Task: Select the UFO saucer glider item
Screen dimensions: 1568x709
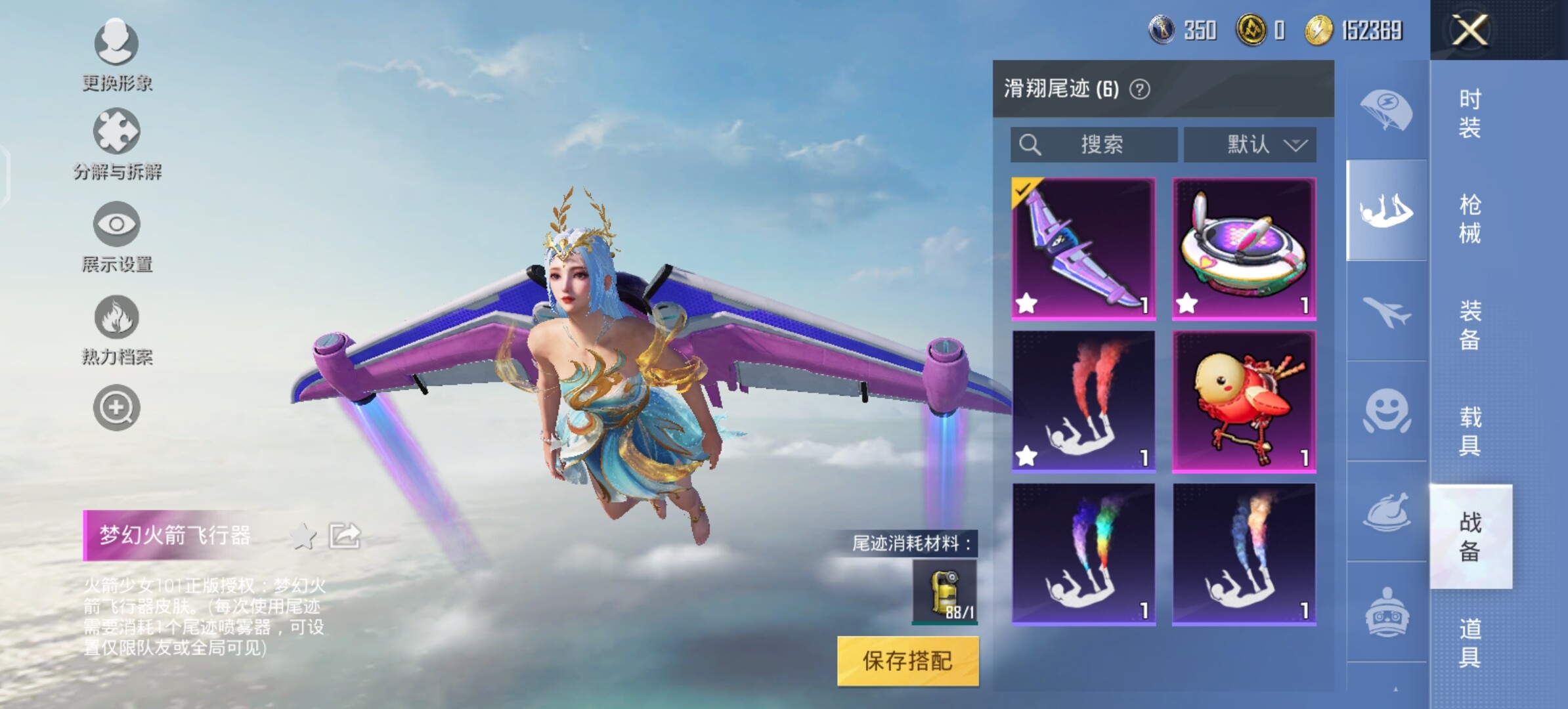Action: point(1244,248)
